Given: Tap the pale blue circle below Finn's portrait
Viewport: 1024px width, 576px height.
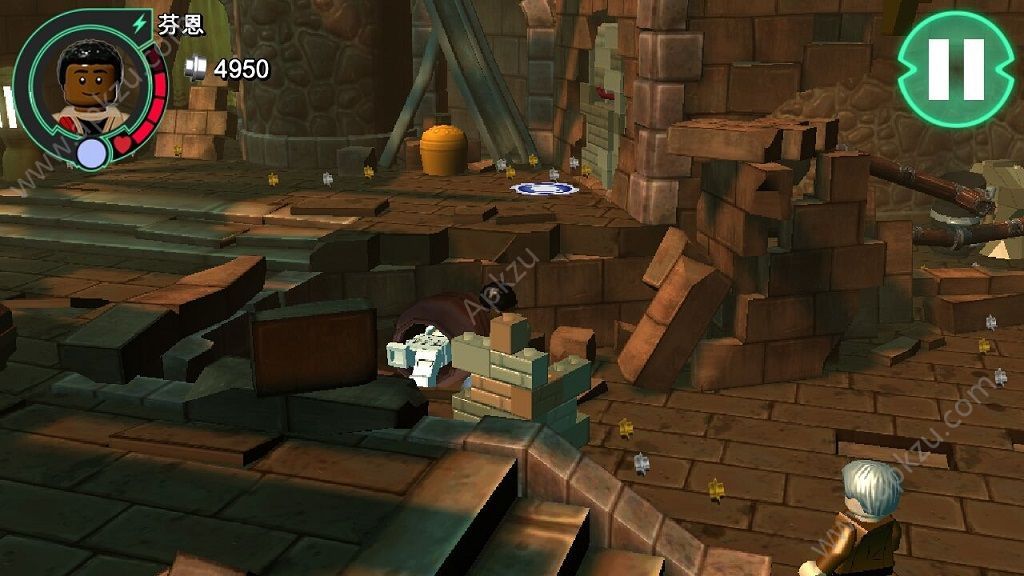Looking at the screenshot, I should [92, 153].
